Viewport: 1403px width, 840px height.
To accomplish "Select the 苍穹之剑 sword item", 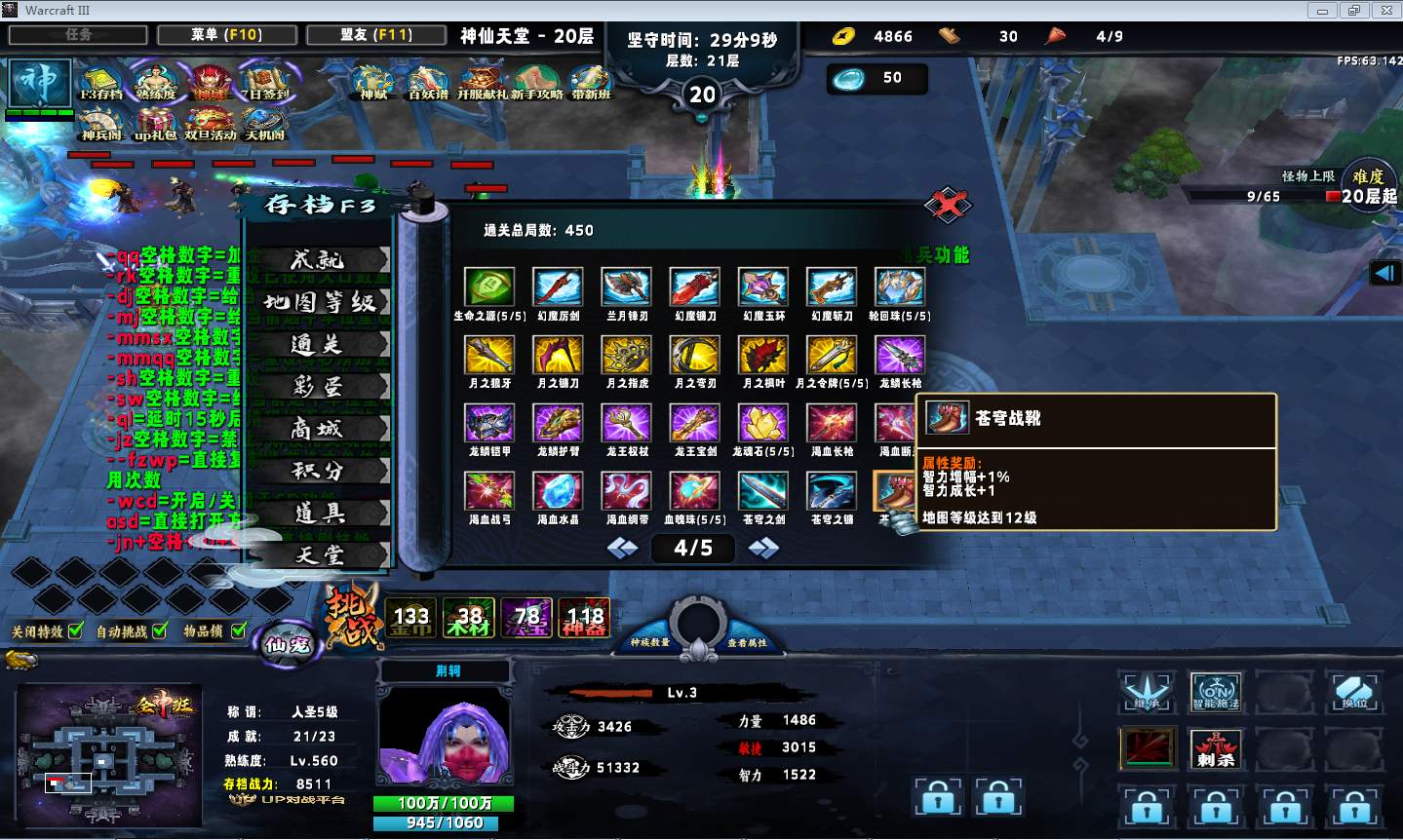I will pos(762,491).
